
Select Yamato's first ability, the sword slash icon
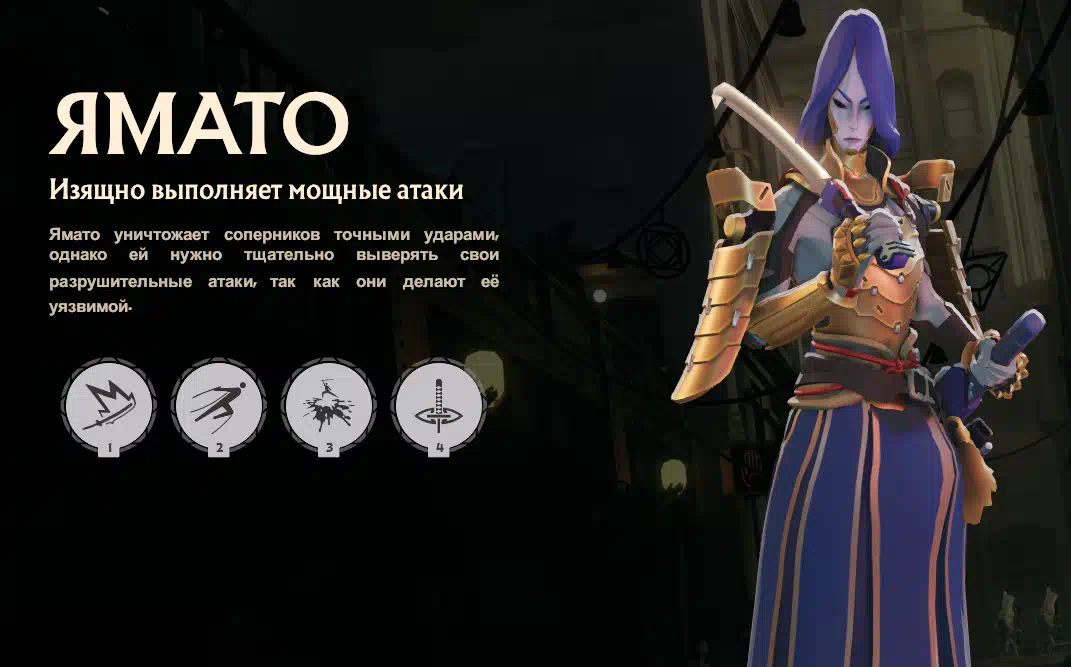tap(108, 406)
